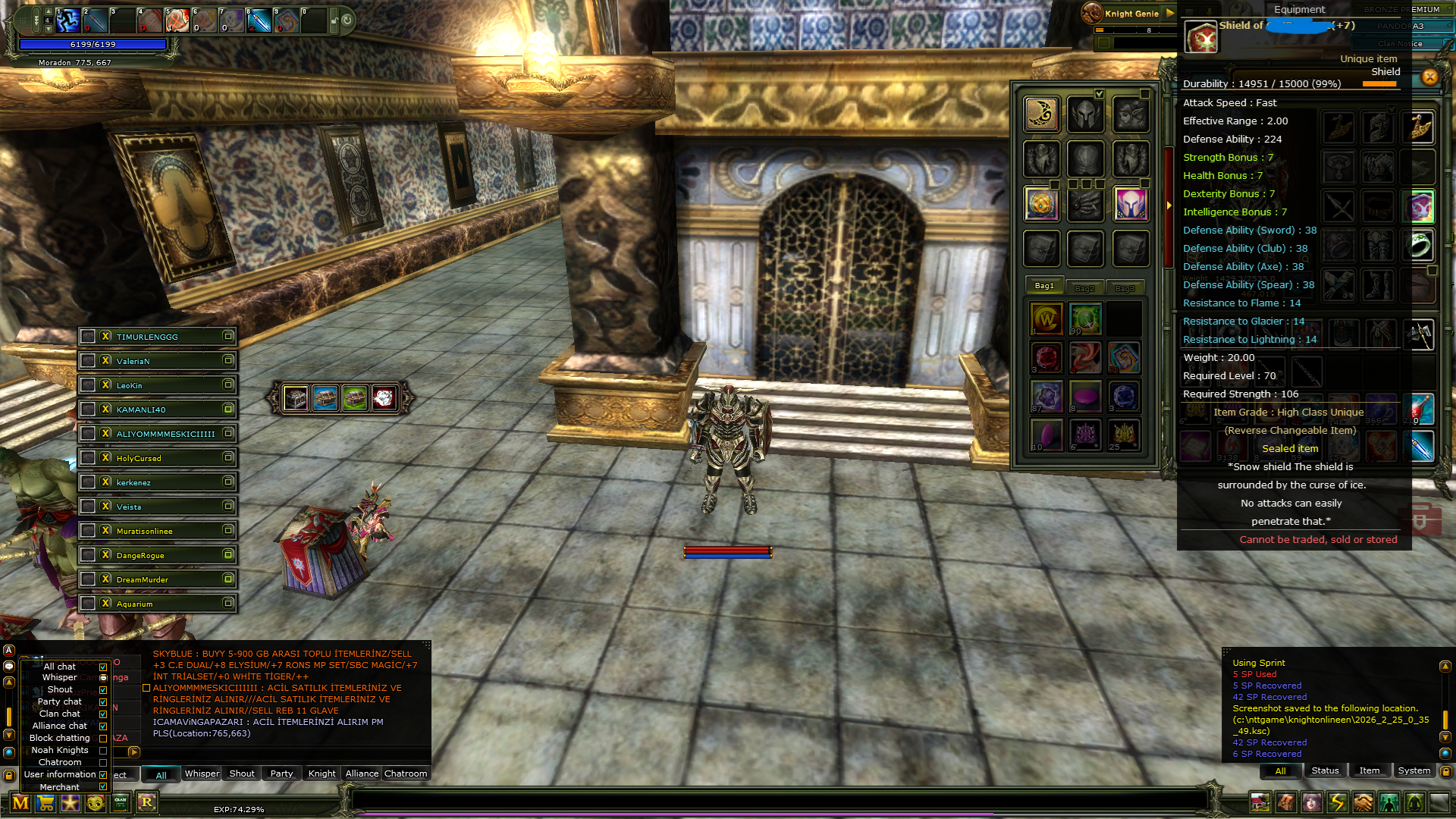Select the golden W coin item
This screenshot has width=1456, height=819.
click(1046, 319)
